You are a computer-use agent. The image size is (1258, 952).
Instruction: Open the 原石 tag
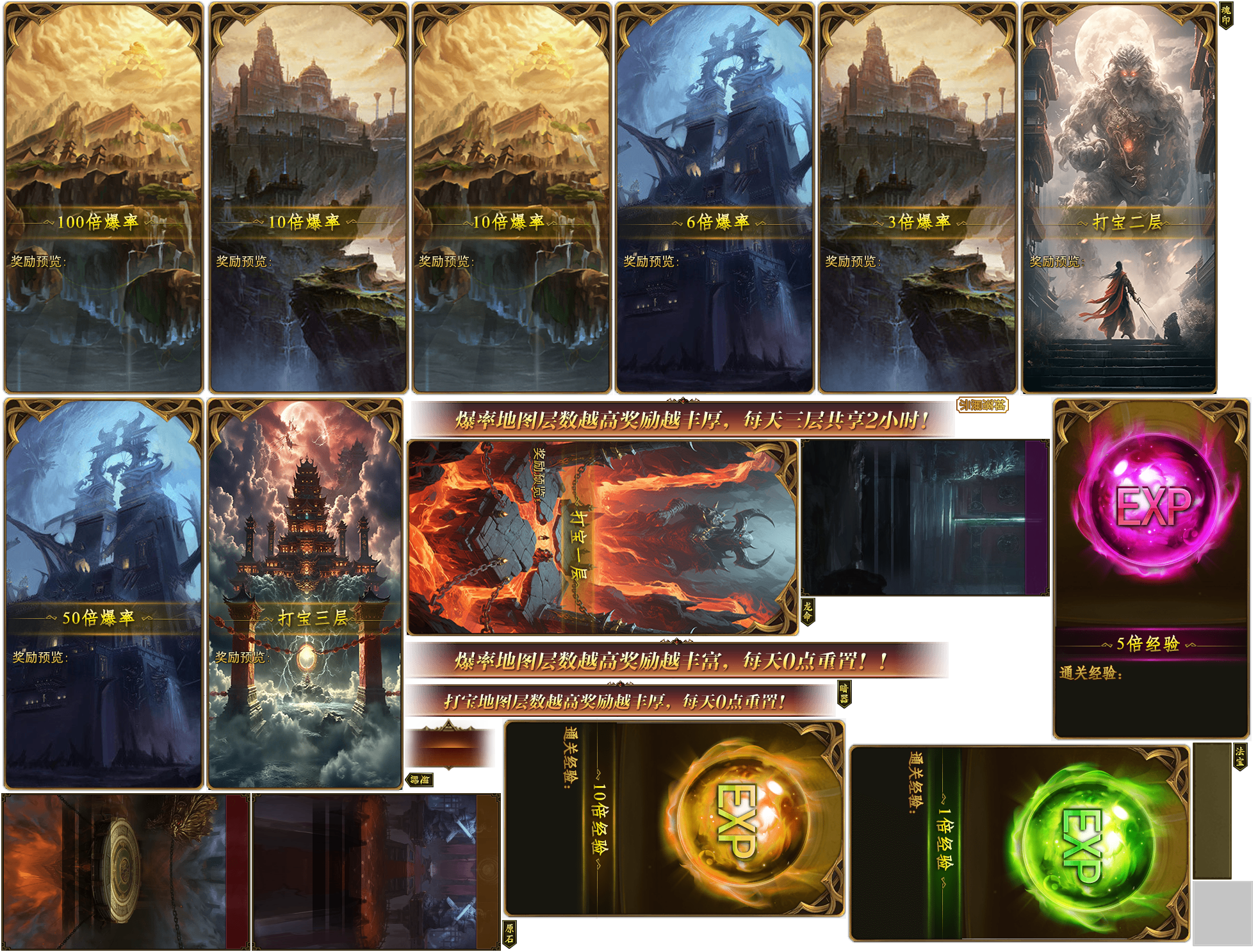(509, 933)
